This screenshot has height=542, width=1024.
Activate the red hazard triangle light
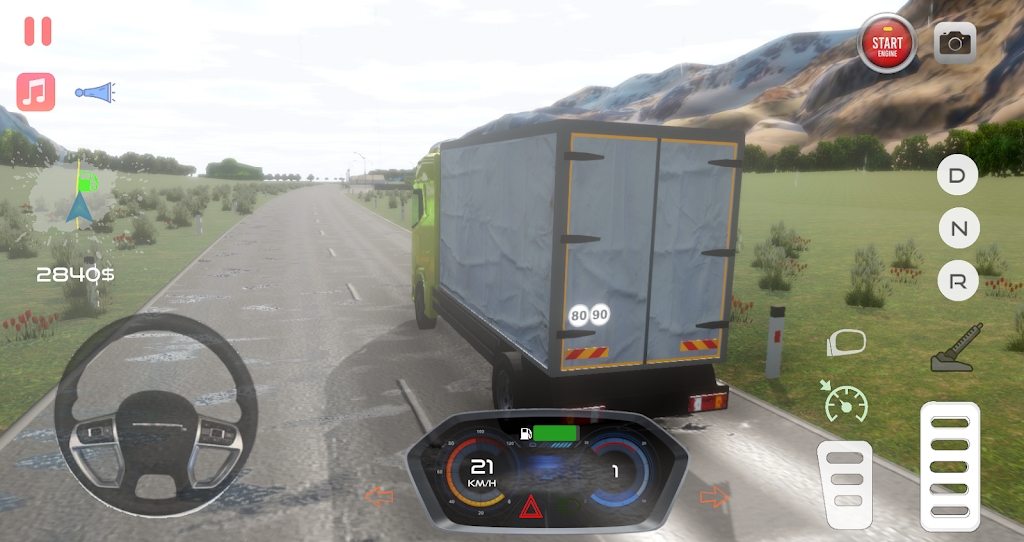(530, 506)
